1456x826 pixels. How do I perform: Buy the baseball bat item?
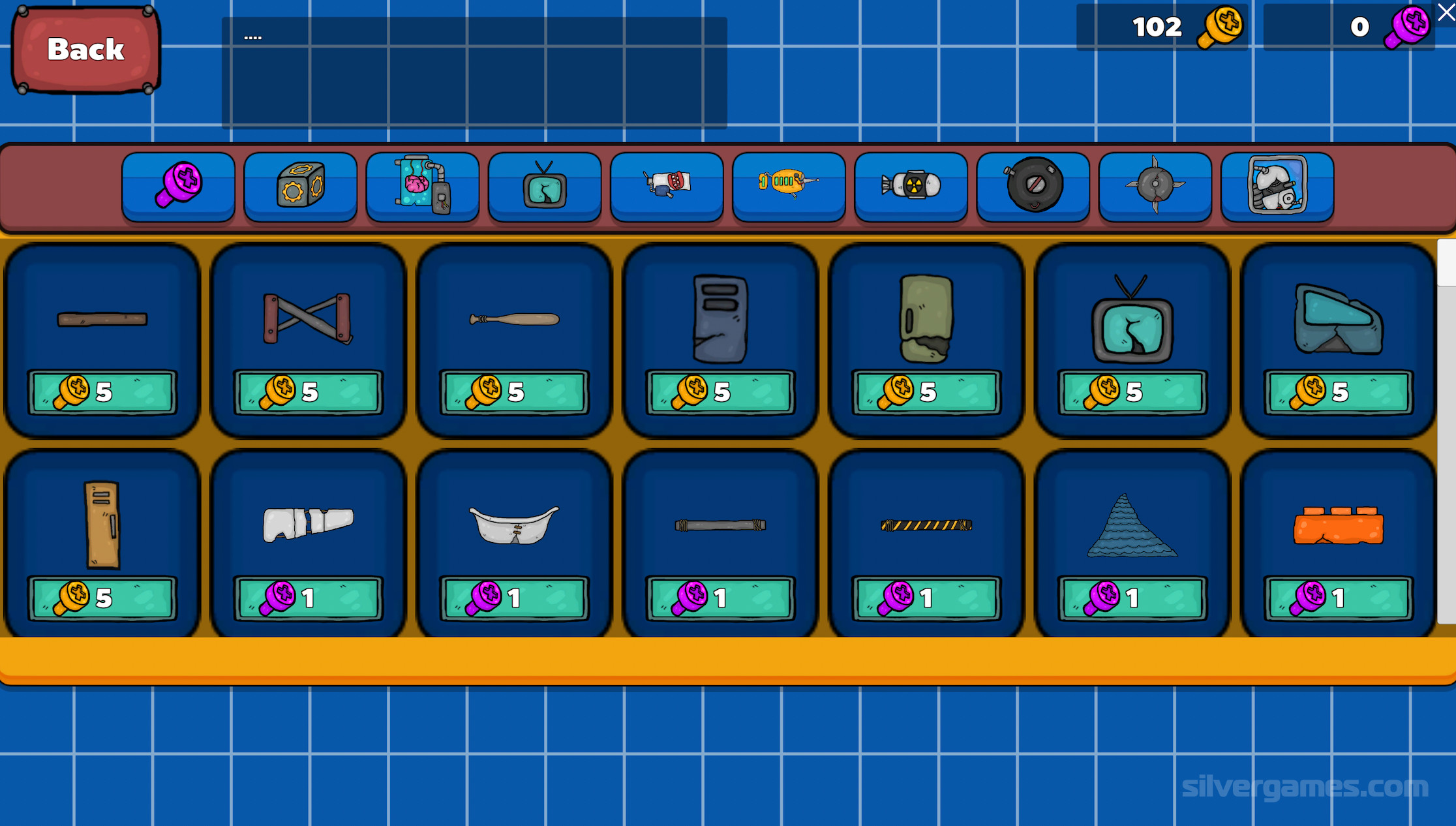[514, 392]
